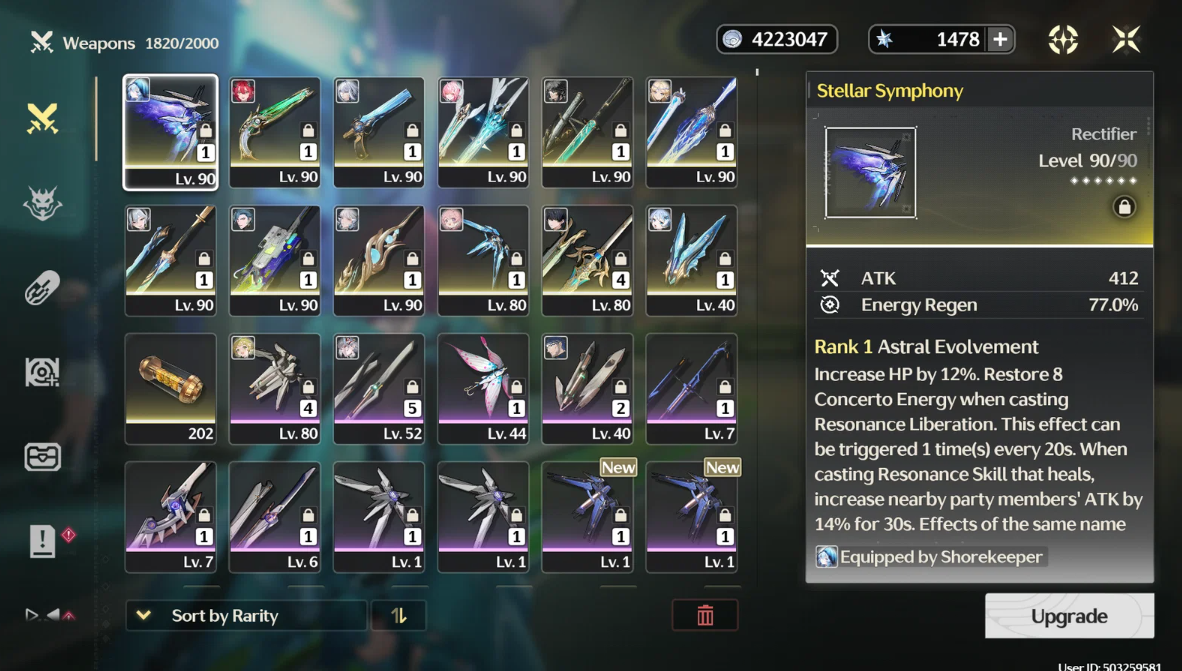Toggle the sort order arrows

[399, 616]
